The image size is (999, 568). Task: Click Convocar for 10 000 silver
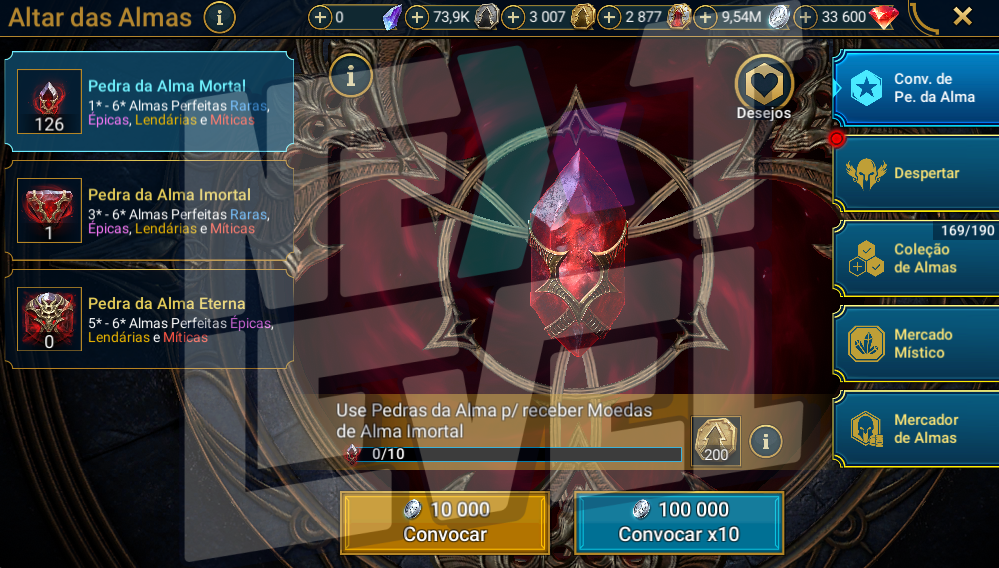[x=445, y=522]
